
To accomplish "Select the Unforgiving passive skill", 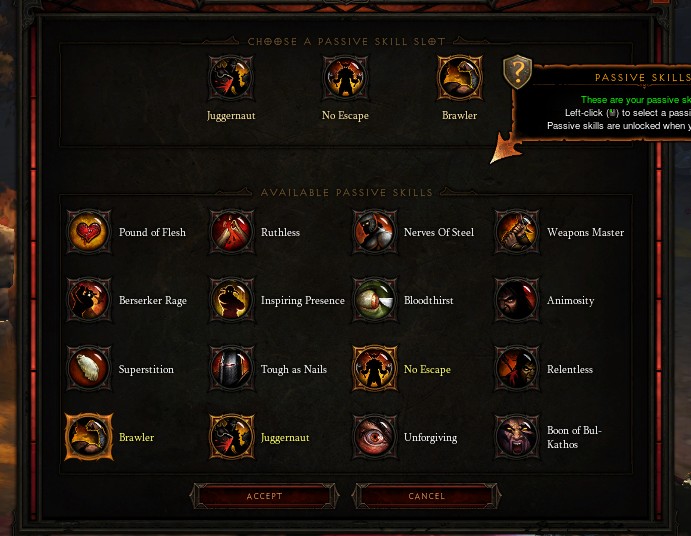I will (x=375, y=437).
